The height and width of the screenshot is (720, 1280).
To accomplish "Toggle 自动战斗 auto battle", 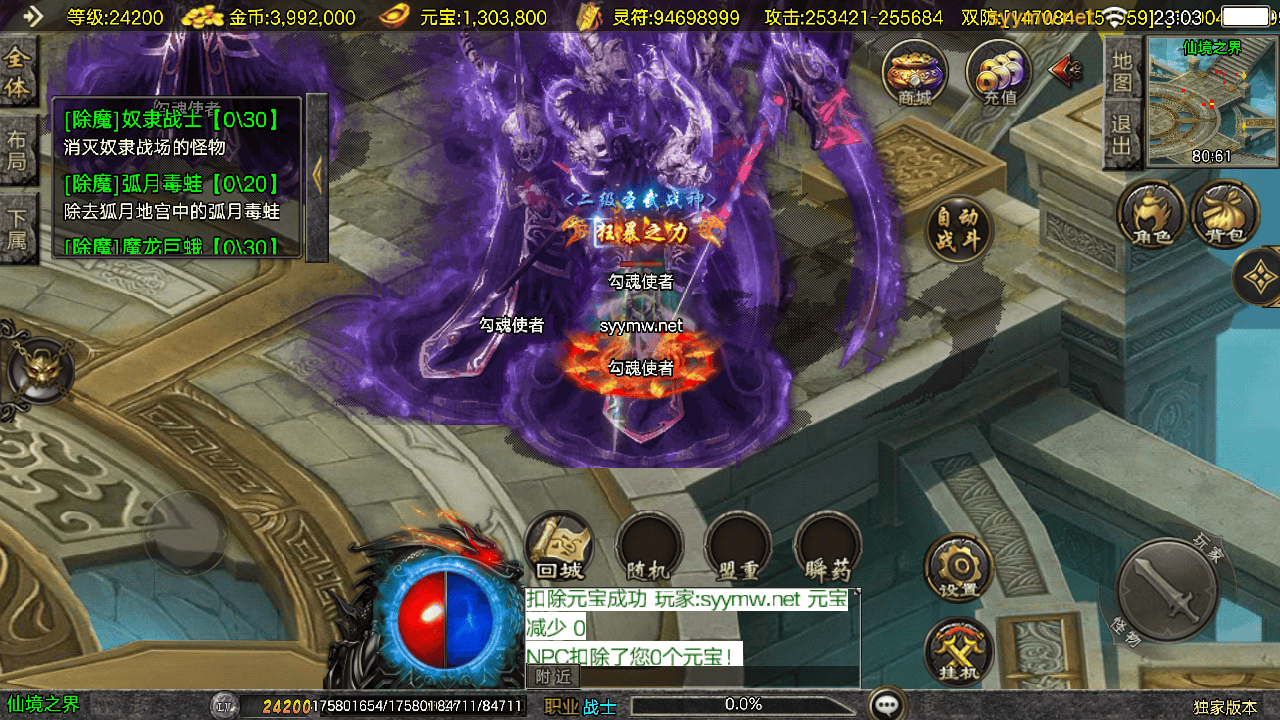I will pos(959,229).
